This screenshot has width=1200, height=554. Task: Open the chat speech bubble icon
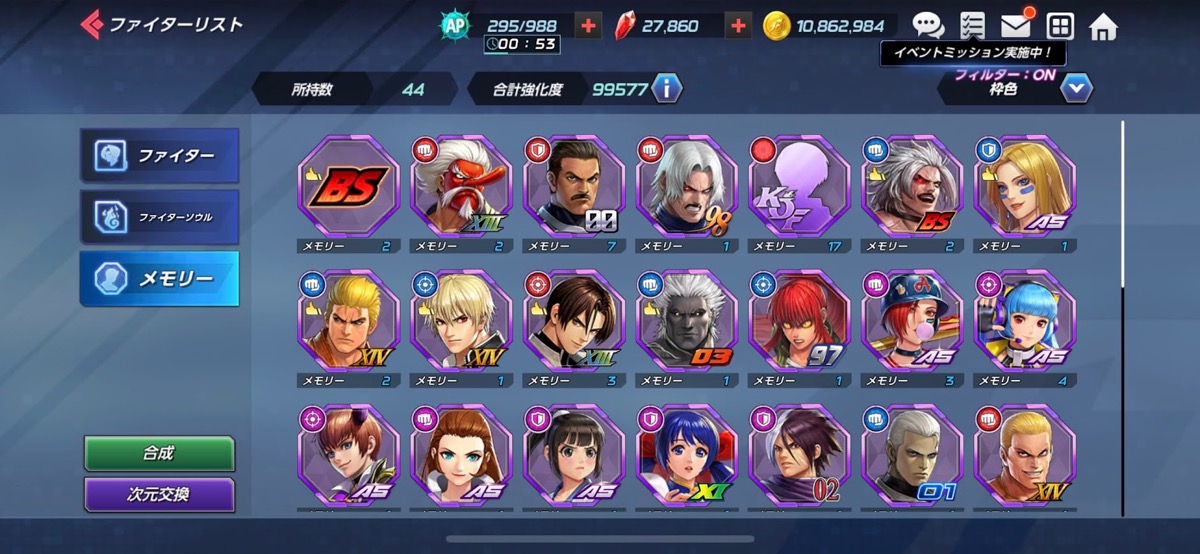pyautogui.click(x=928, y=26)
